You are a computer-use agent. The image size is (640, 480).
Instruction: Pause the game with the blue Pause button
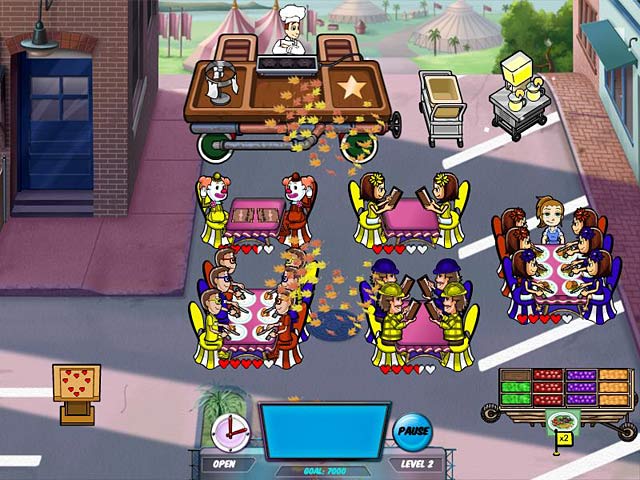pos(411,432)
